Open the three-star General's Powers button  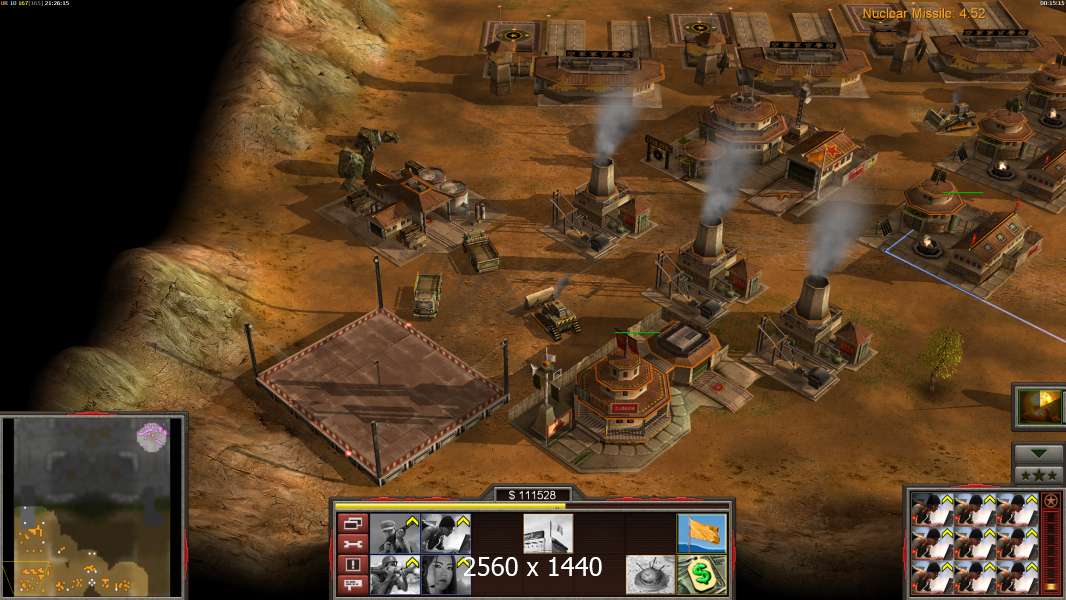point(1038,474)
